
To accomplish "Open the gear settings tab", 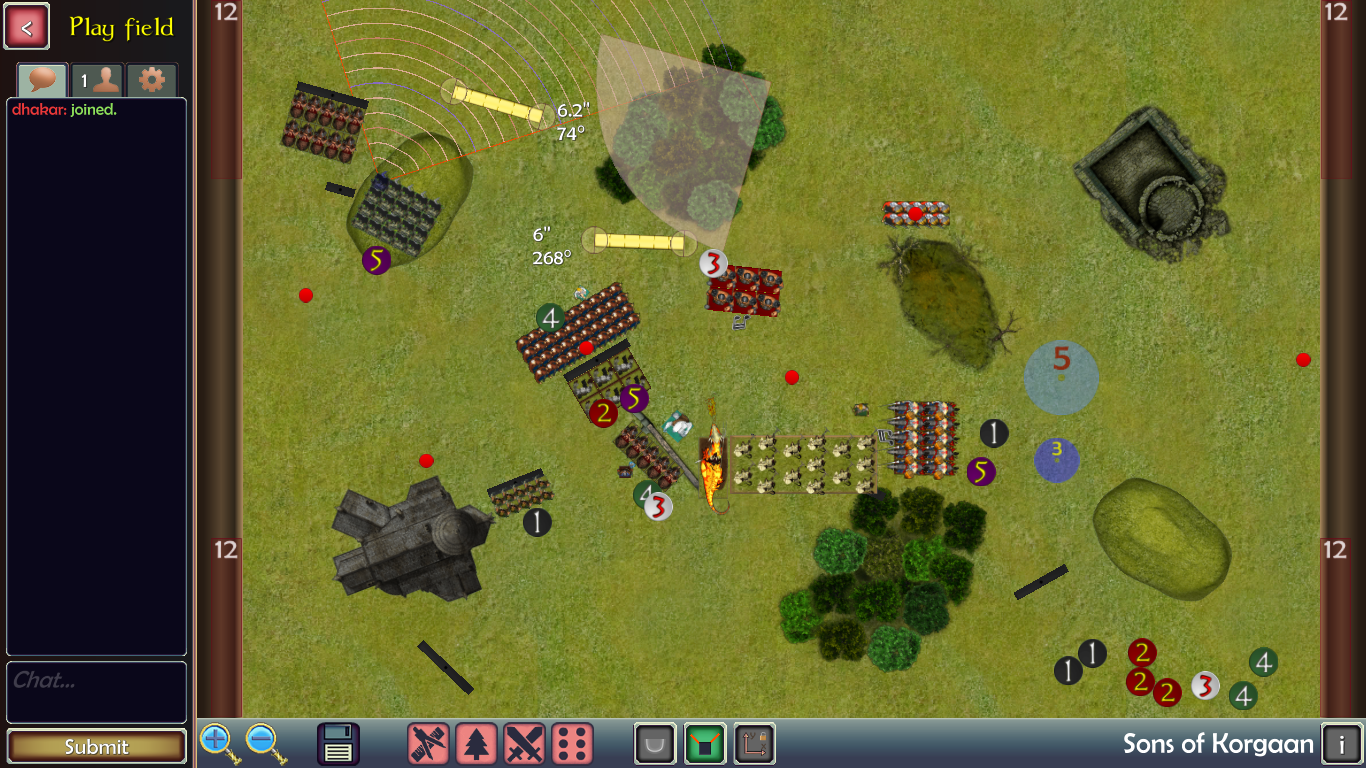I will coord(151,80).
